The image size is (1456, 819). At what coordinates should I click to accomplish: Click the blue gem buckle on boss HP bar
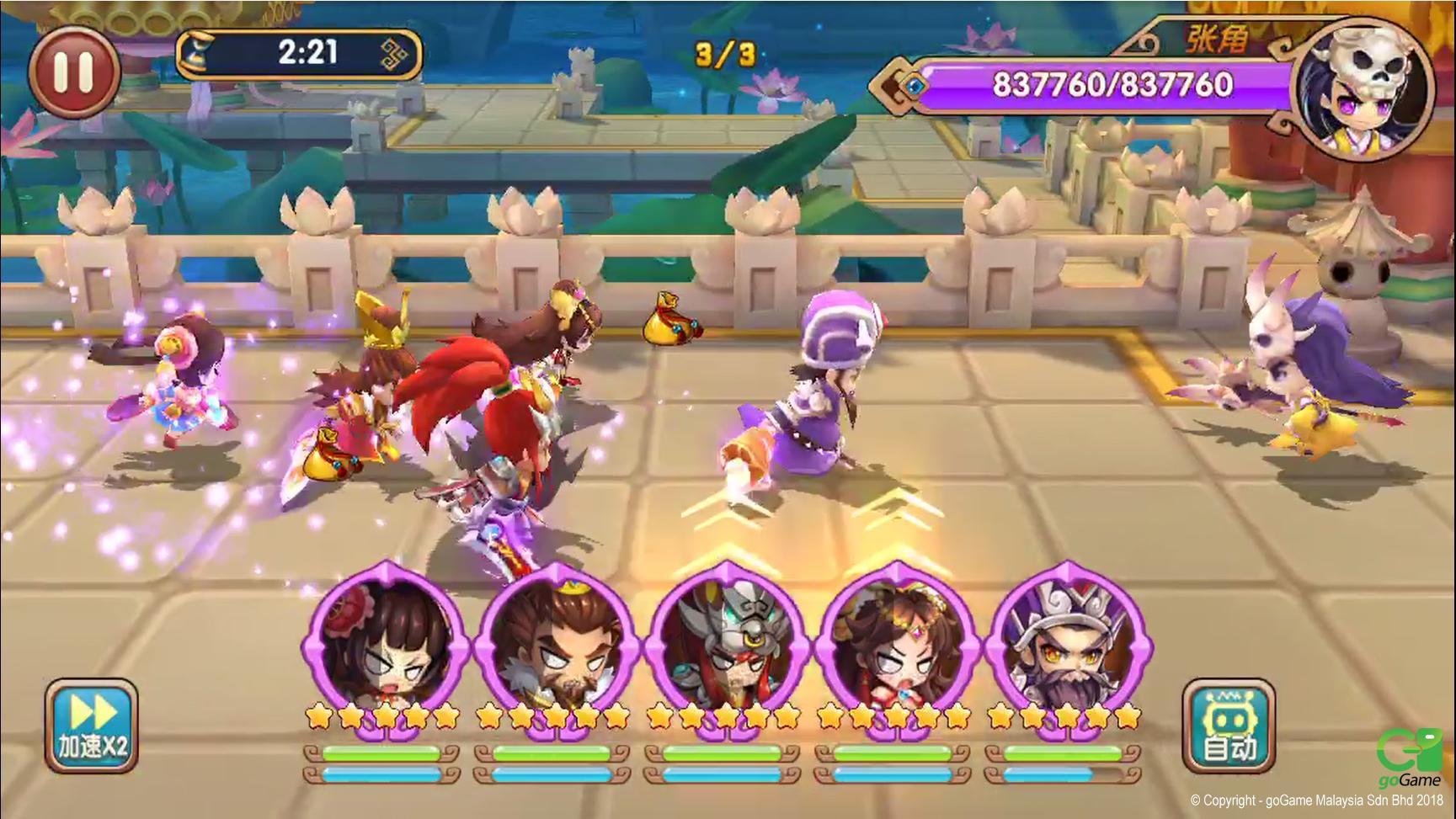tap(912, 85)
